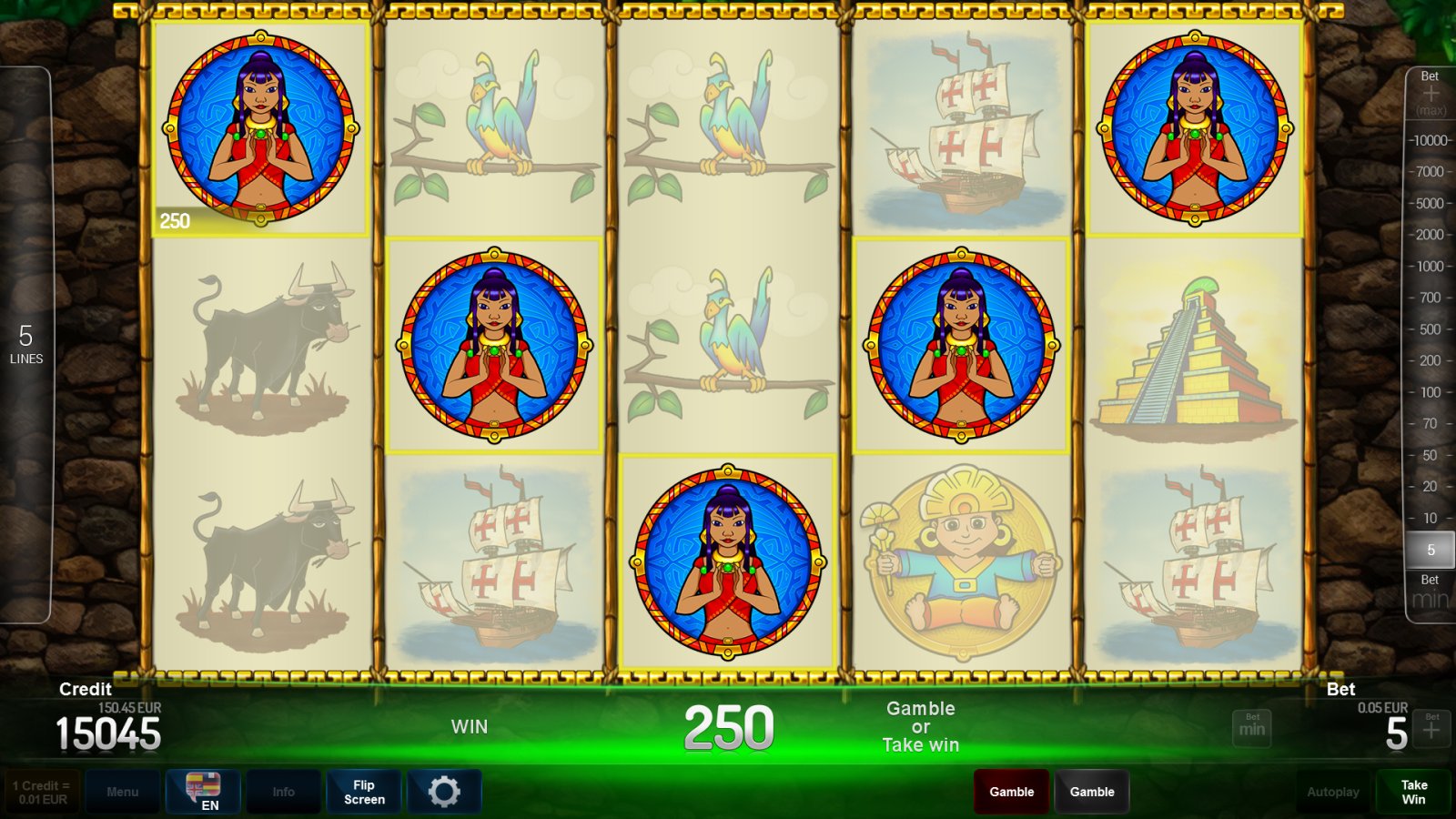Screen dimensions: 1456x819
Task: Choose the red Gamble option
Action: coord(1011,791)
